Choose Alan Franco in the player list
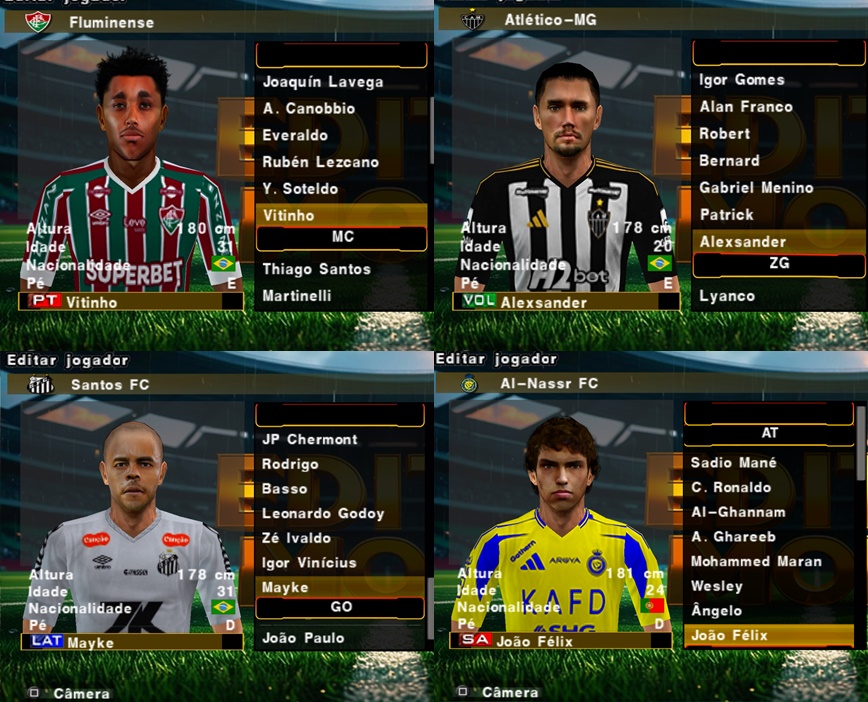Viewport: 868px width, 702px height. click(745, 107)
